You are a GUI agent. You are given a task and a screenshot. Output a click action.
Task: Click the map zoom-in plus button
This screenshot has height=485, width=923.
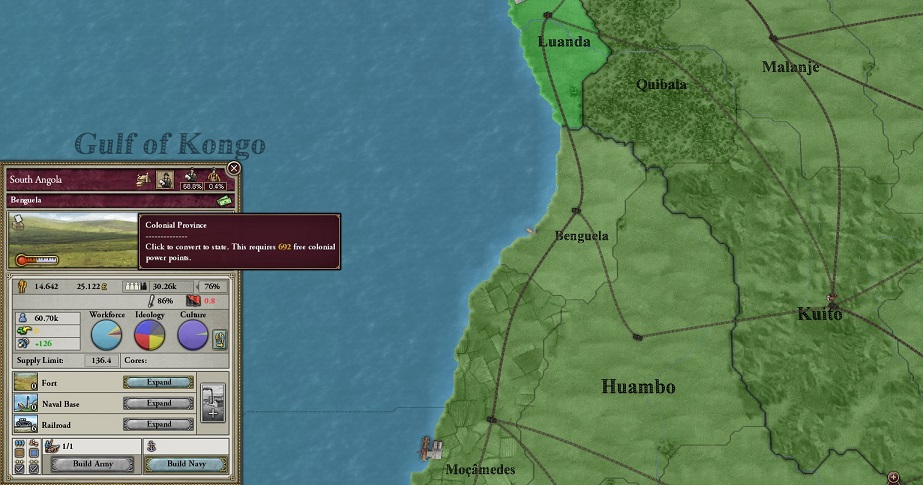[x=894, y=476]
